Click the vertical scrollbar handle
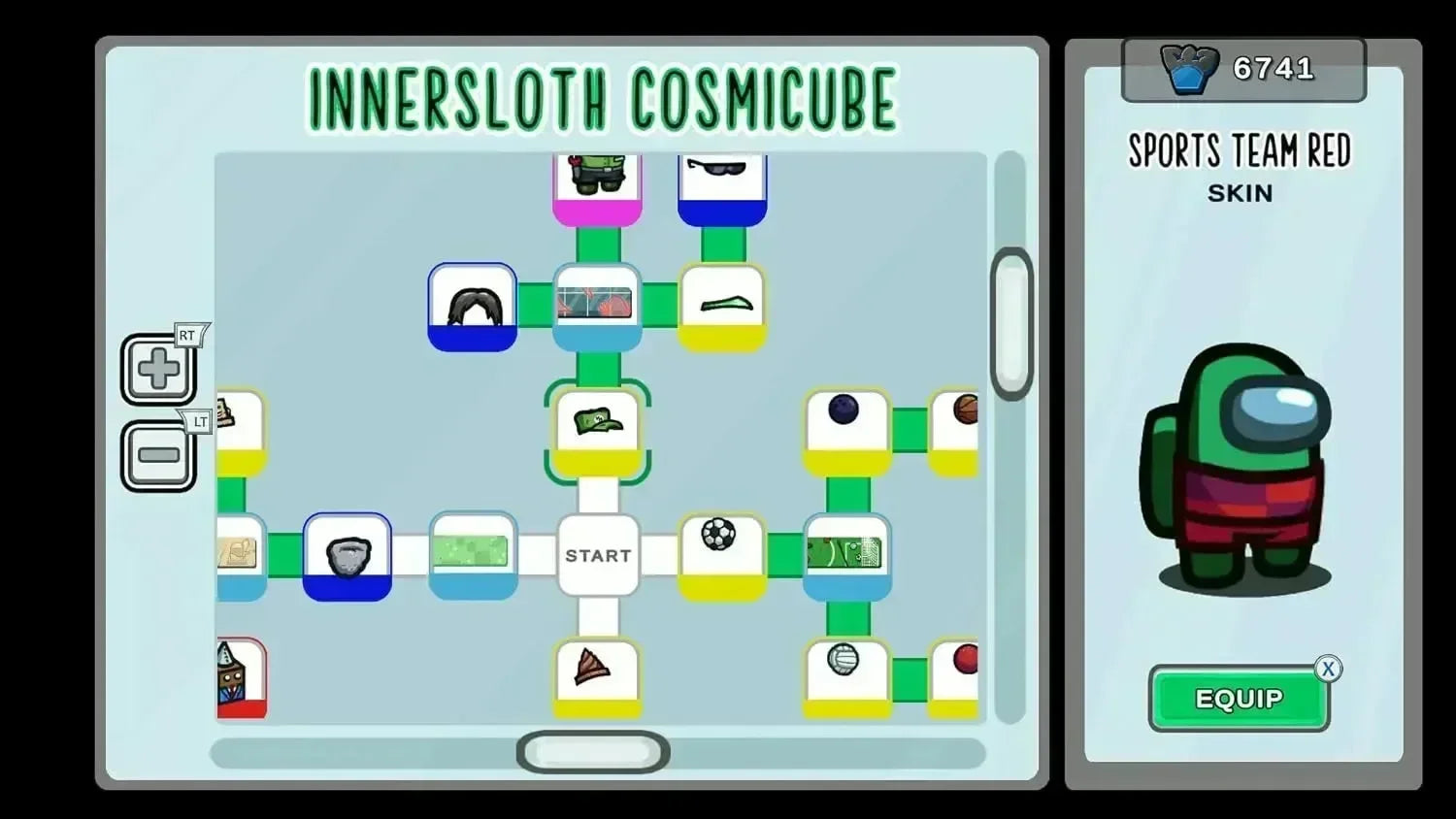The image size is (1456, 819). [1011, 323]
